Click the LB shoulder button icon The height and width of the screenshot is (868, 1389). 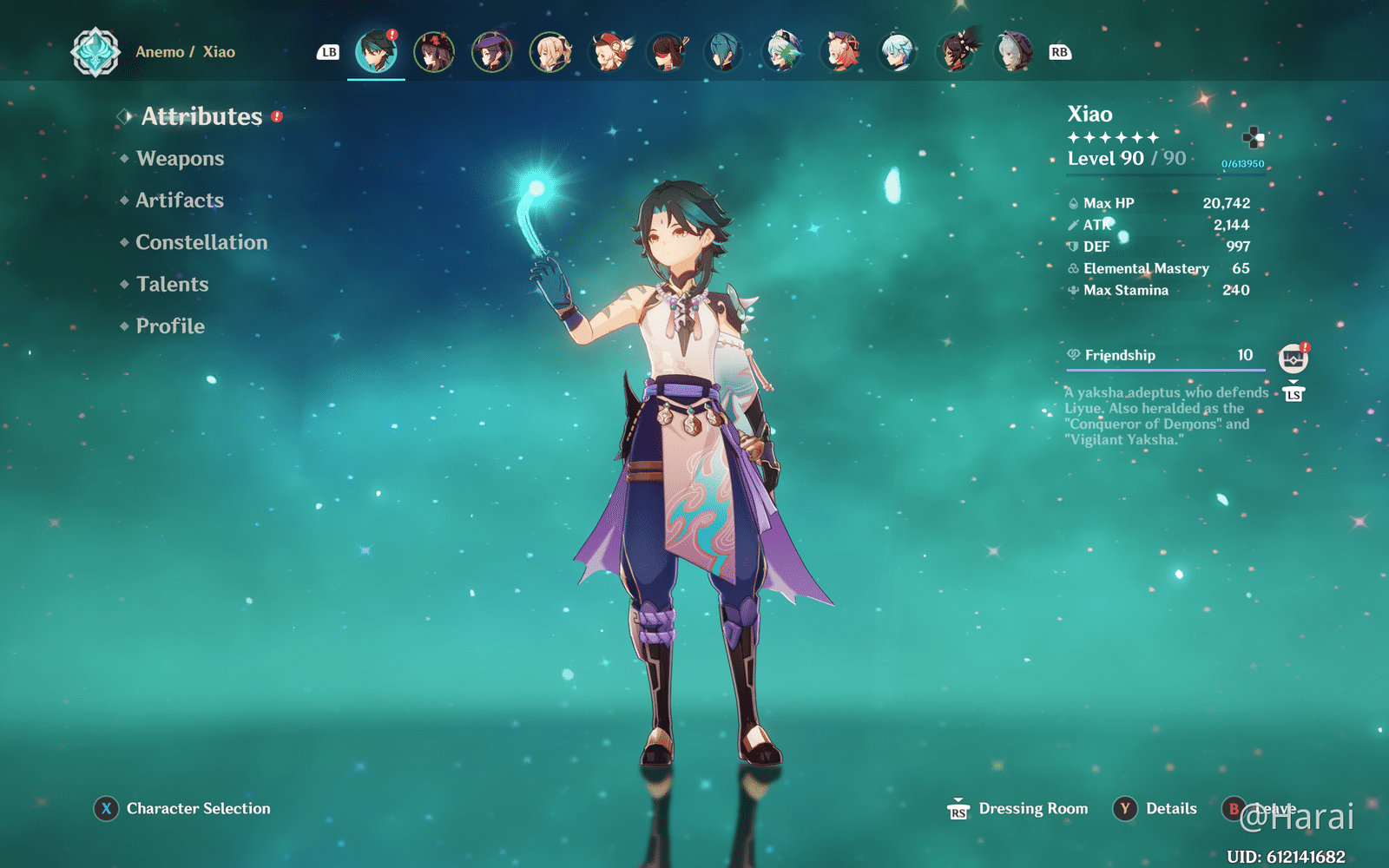[x=327, y=52]
